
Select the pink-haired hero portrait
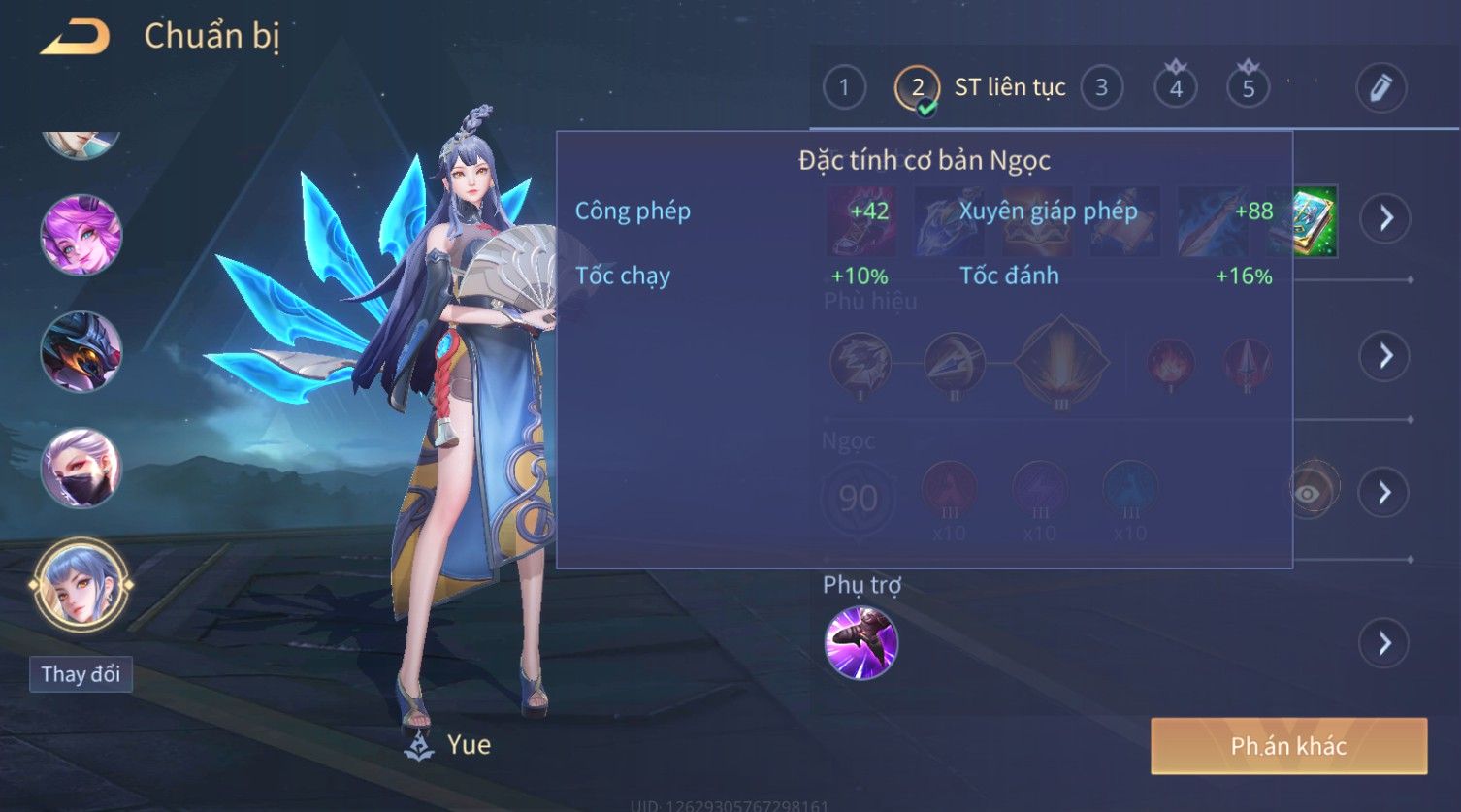pos(81,235)
